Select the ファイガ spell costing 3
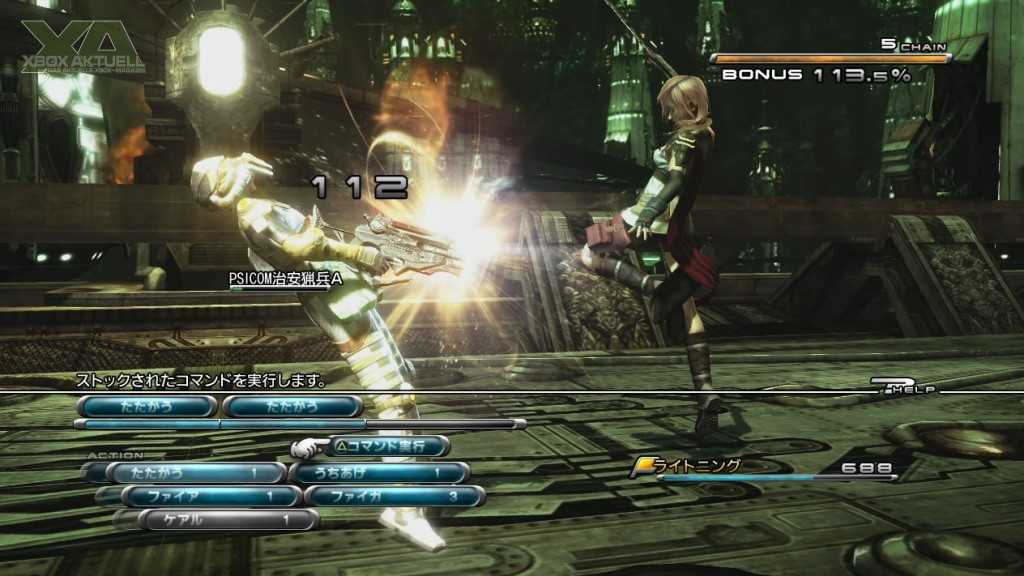Image resolution: width=1024 pixels, height=576 pixels. coord(394,496)
